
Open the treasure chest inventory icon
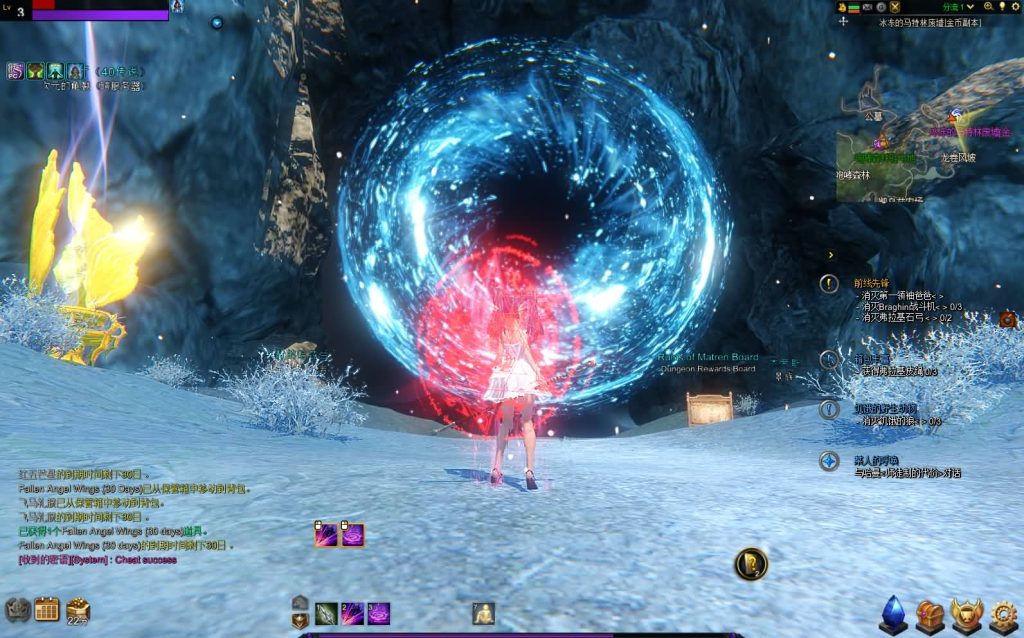(x=930, y=615)
